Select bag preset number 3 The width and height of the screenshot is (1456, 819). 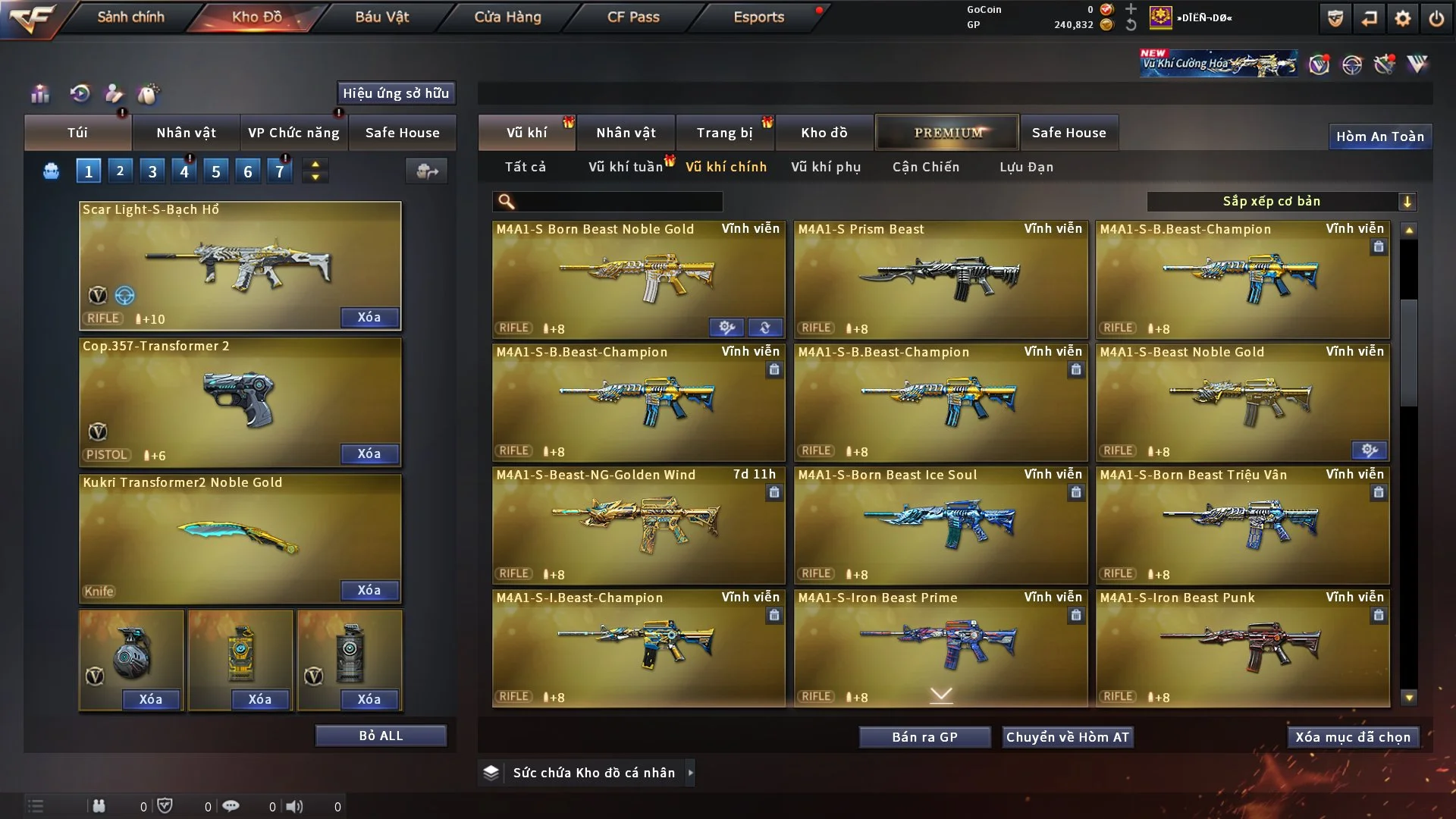coord(152,171)
